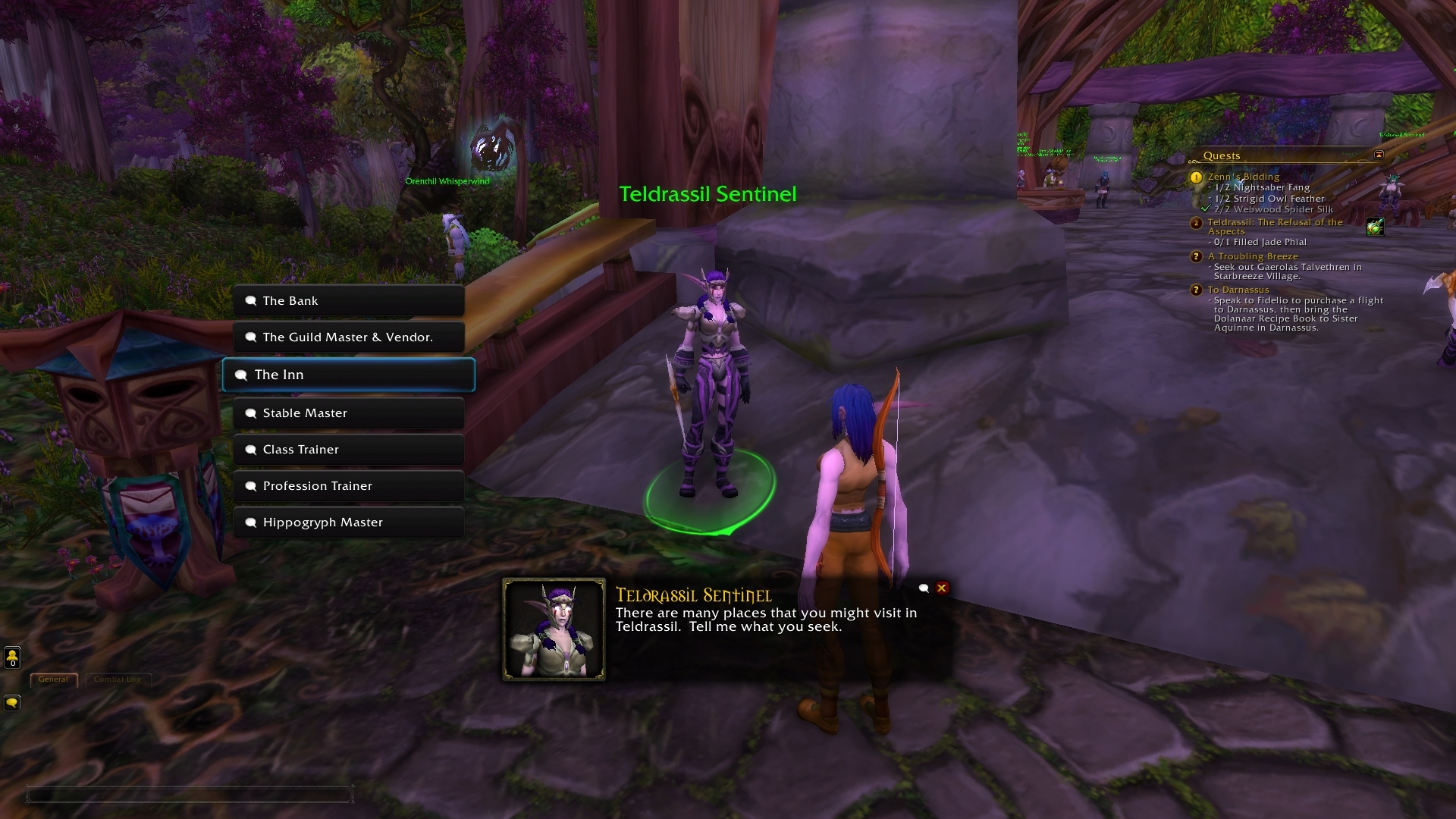Viewport: 1456px width, 819px height.
Task: Collapse the Quests tracker
Action: (x=1379, y=155)
